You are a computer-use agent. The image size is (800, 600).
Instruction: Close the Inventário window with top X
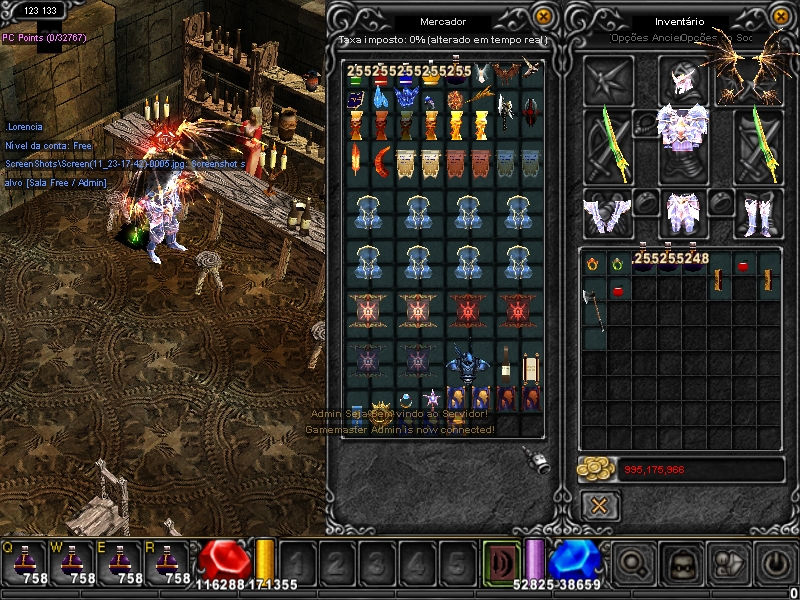point(777,17)
